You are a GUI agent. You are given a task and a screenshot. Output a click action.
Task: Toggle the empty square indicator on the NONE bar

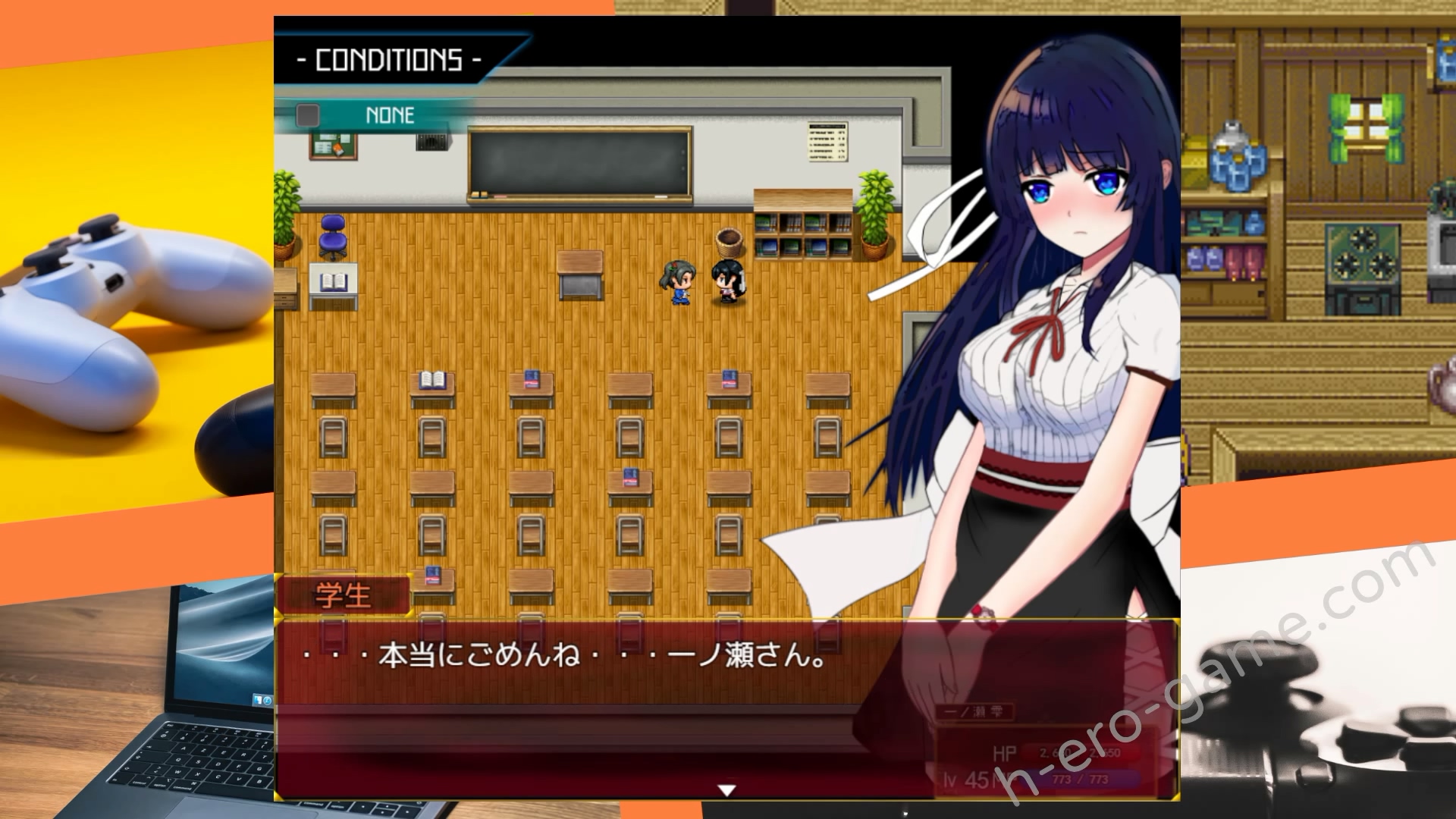(306, 115)
